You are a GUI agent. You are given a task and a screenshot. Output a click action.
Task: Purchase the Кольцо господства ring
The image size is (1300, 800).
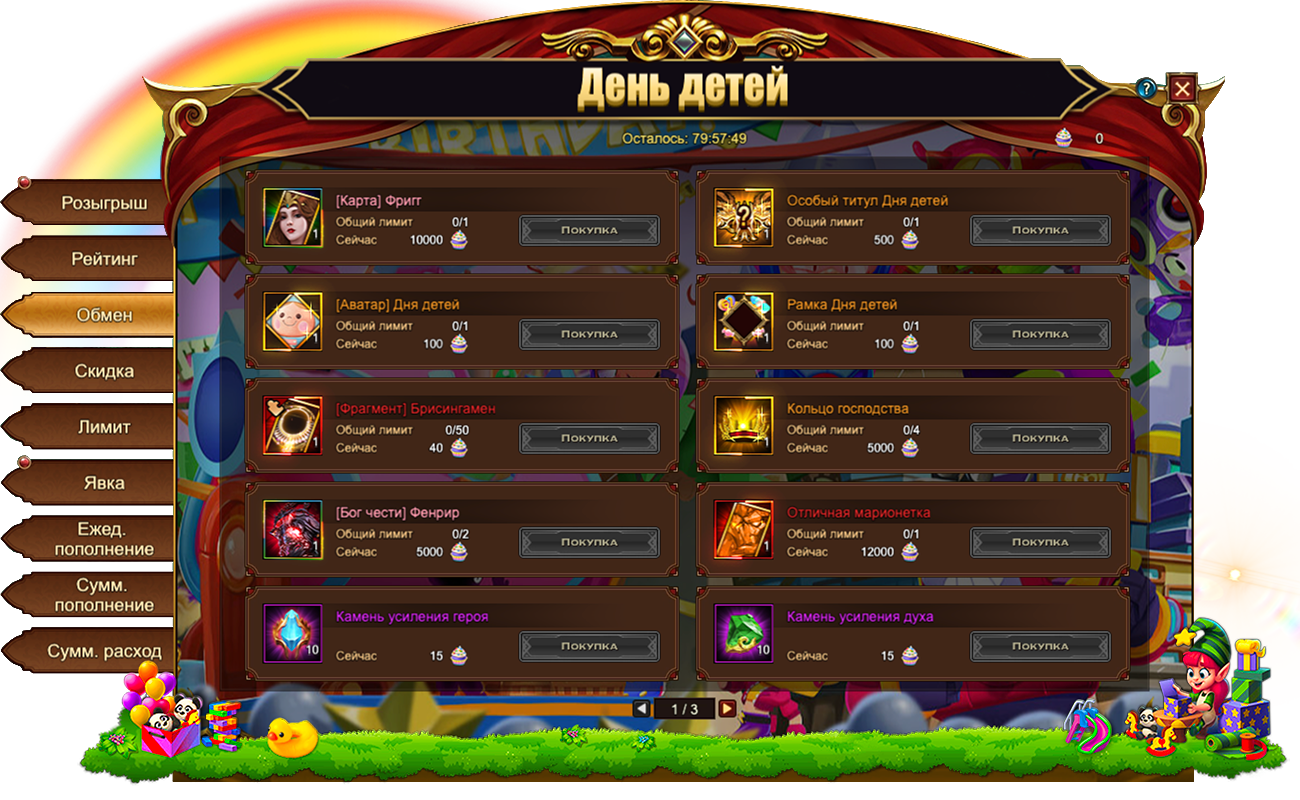click(x=1040, y=438)
